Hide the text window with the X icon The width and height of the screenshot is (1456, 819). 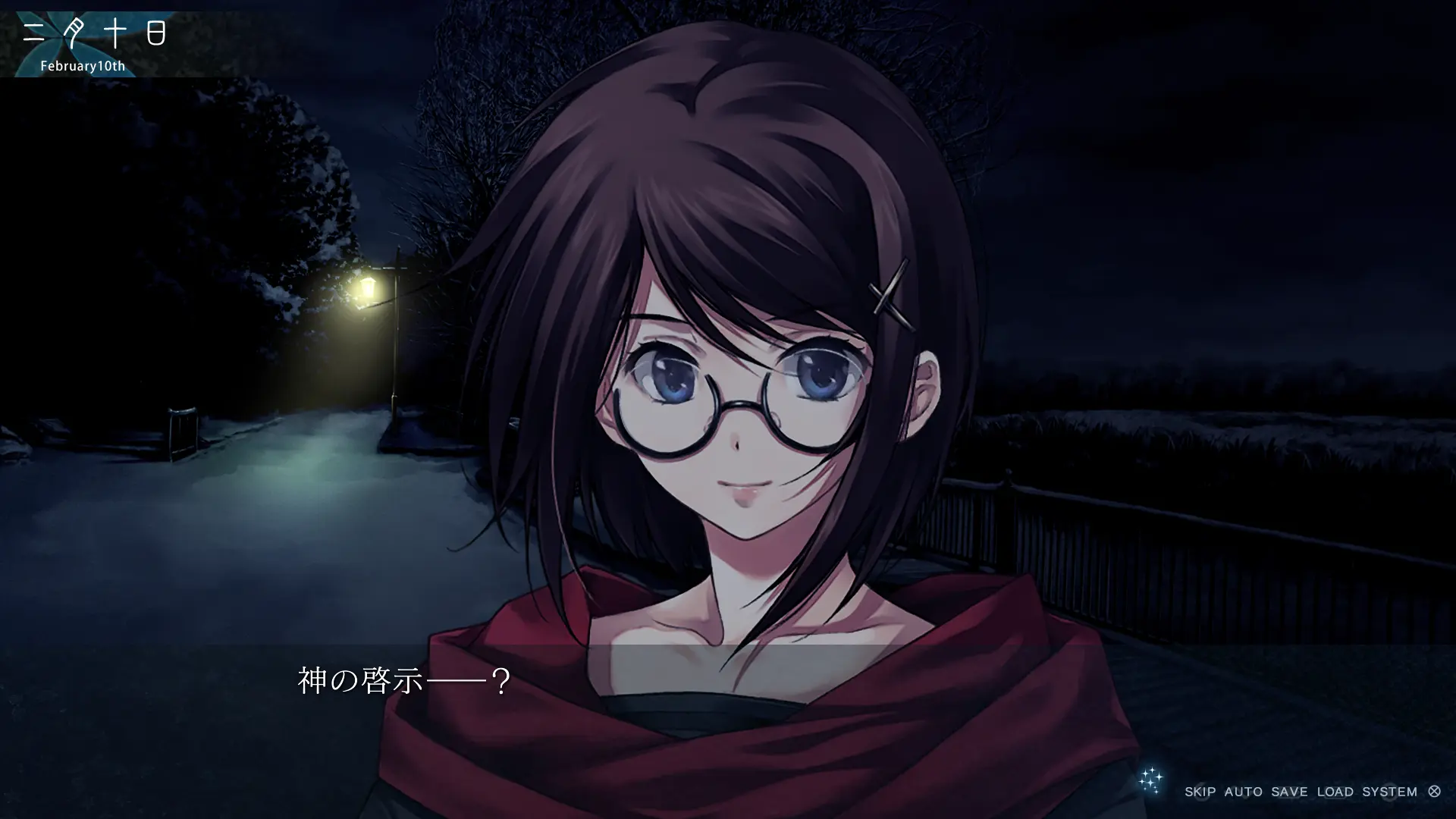(1434, 792)
